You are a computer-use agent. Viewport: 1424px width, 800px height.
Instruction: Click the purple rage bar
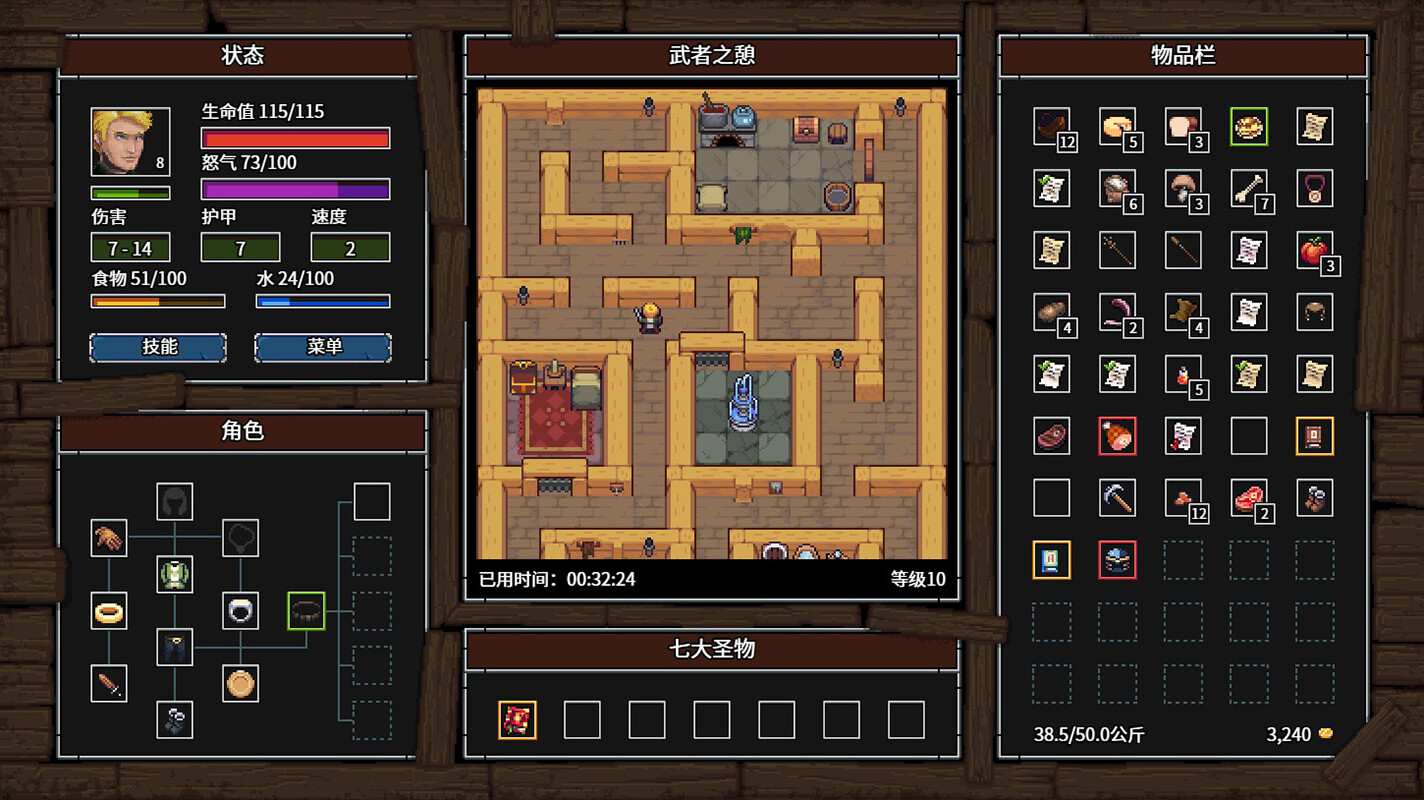click(x=295, y=187)
